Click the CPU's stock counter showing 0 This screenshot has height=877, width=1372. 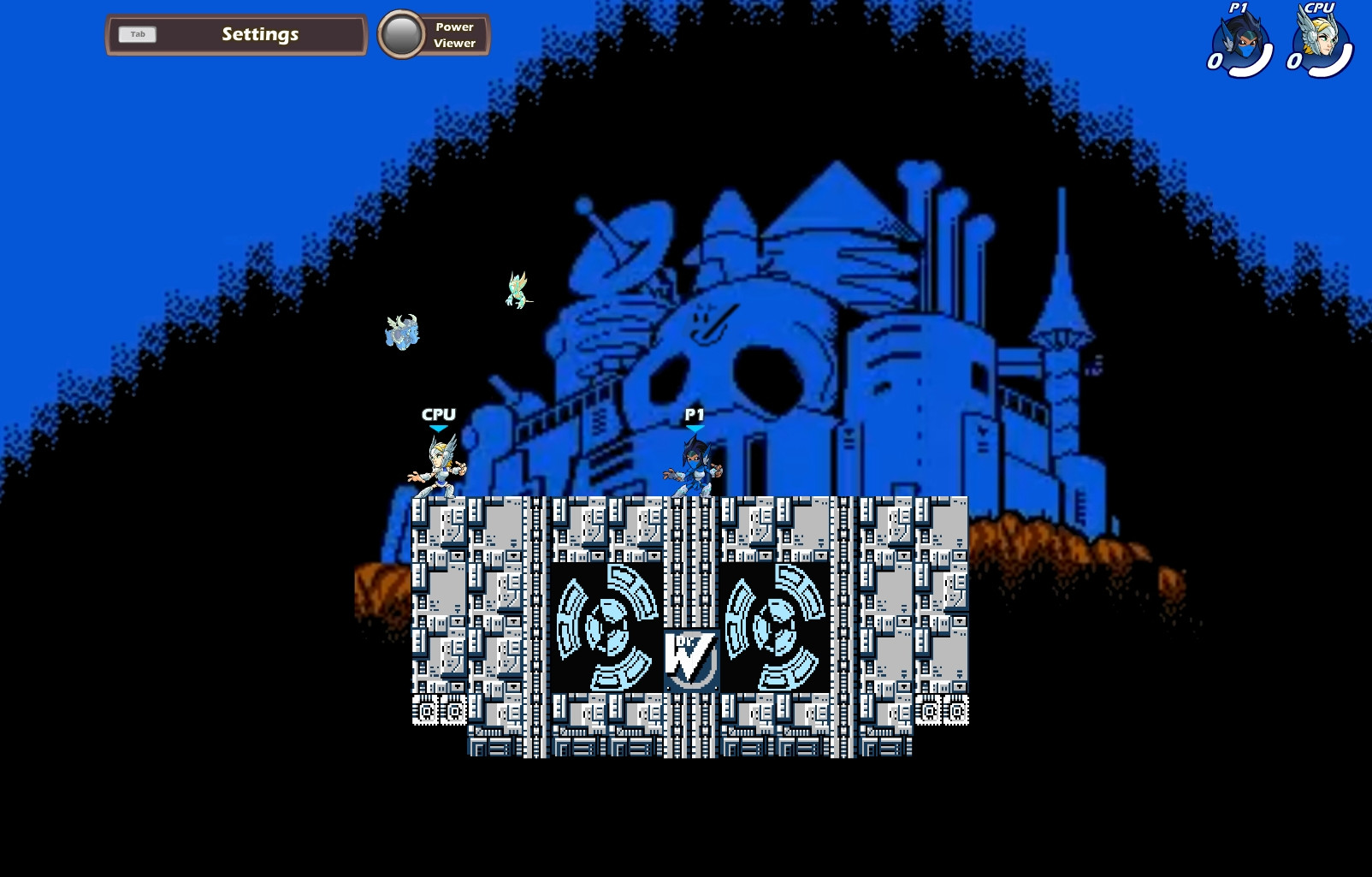pyautogui.click(x=1296, y=62)
